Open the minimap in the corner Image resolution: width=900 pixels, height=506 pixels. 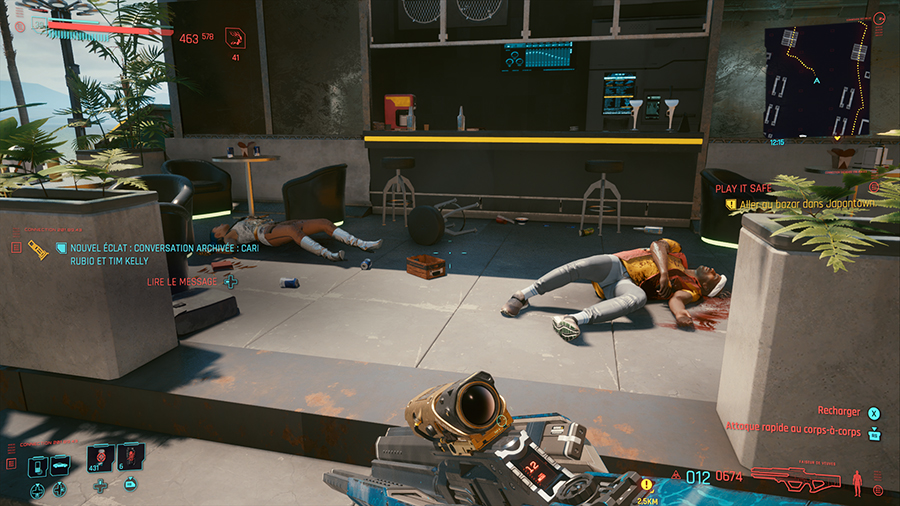tap(815, 80)
